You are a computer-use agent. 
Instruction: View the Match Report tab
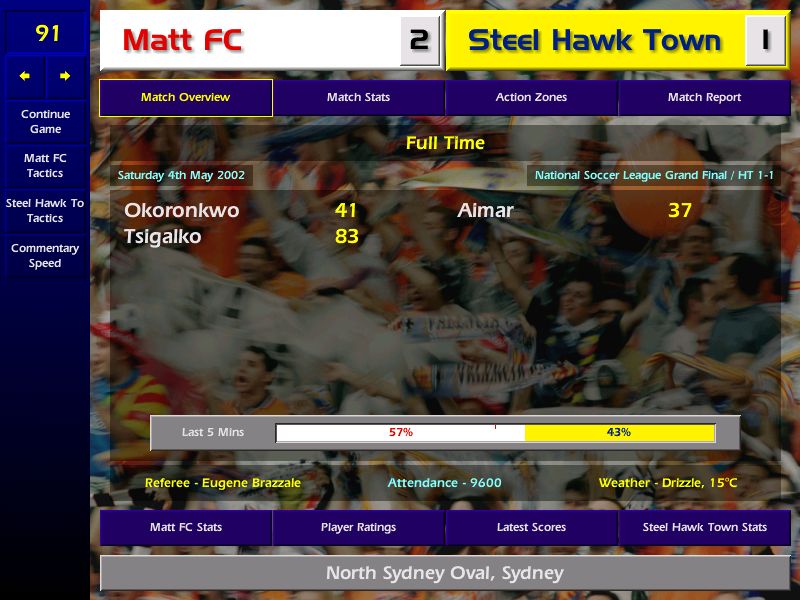click(x=704, y=98)
